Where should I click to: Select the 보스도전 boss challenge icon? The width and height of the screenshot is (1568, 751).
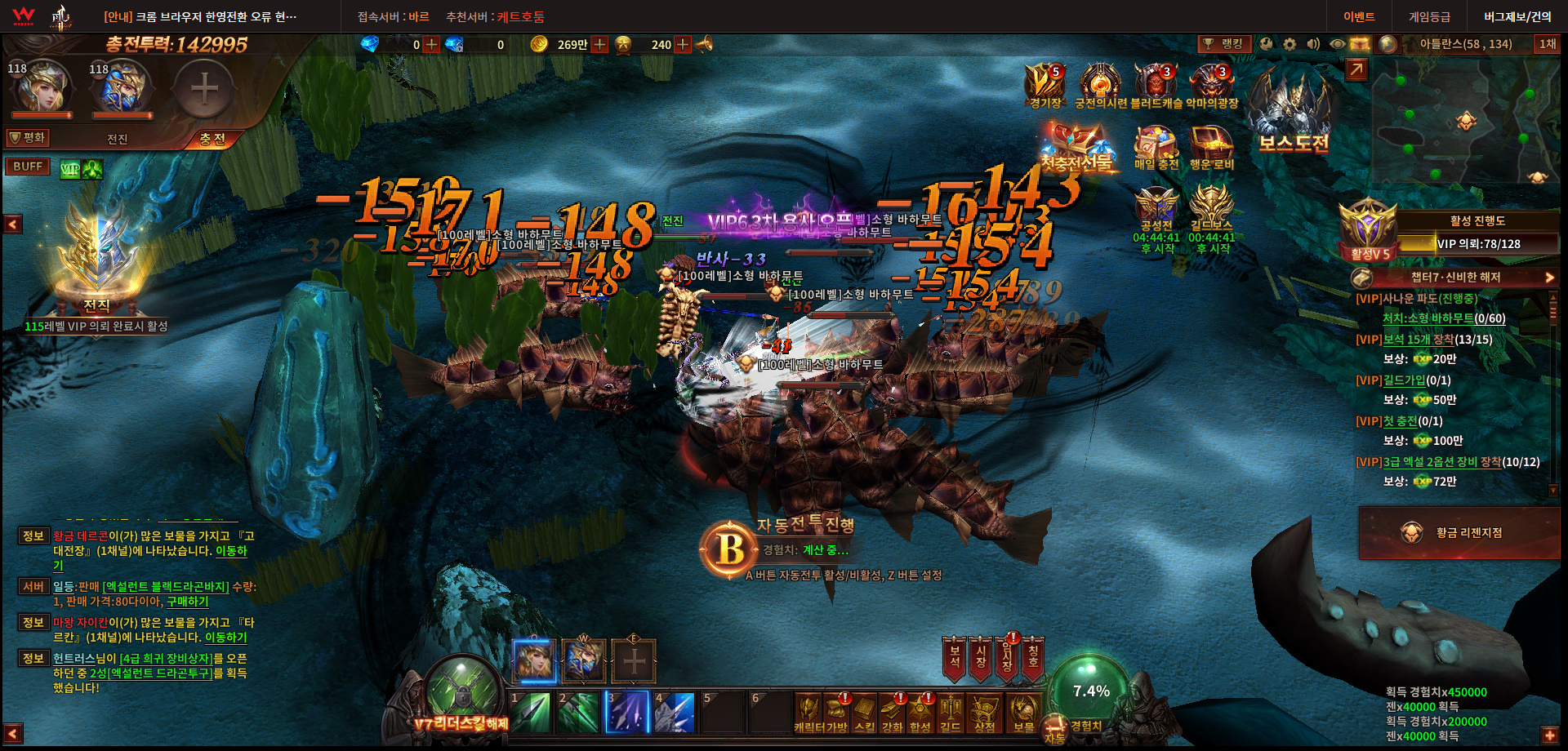[x=1293, y=114]
